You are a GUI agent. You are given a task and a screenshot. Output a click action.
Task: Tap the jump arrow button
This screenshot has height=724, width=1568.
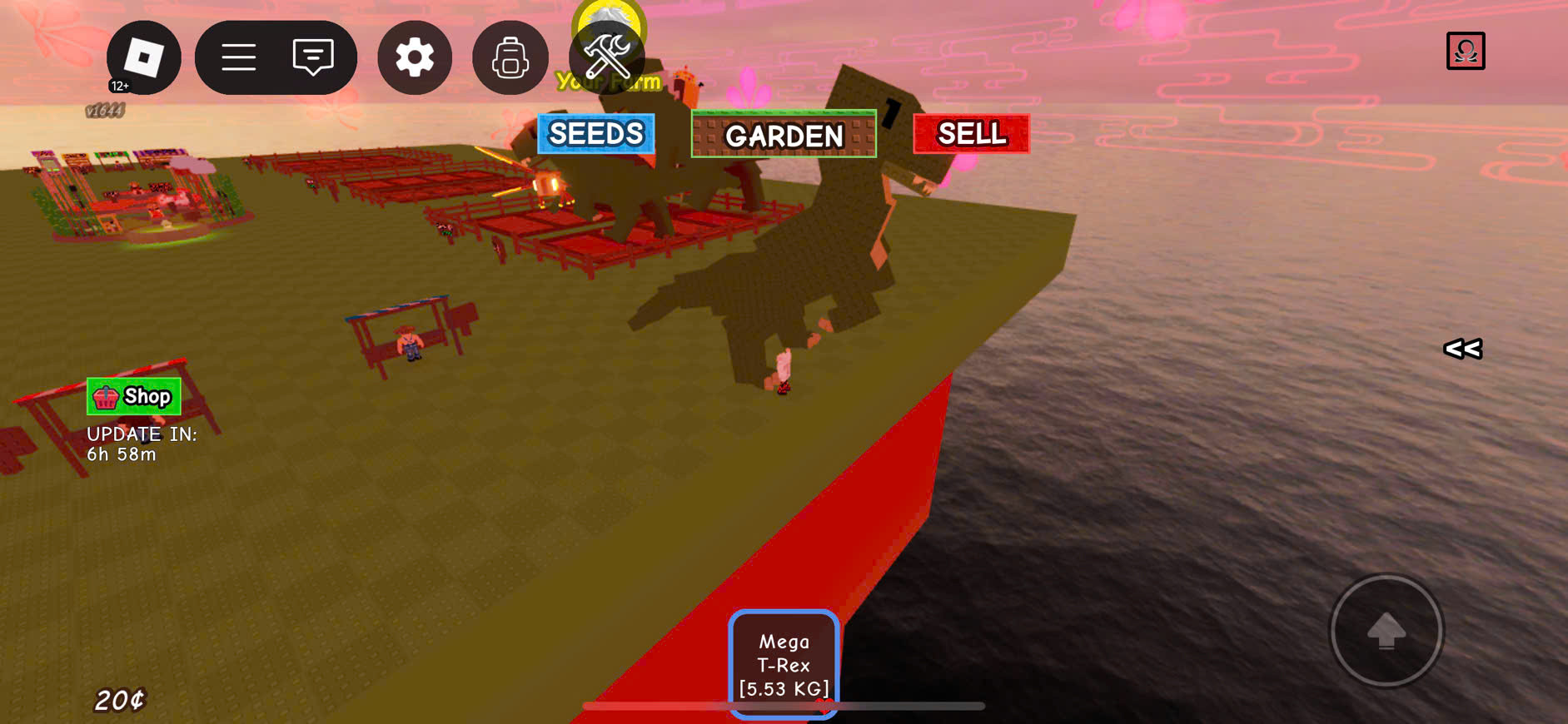1386,631
